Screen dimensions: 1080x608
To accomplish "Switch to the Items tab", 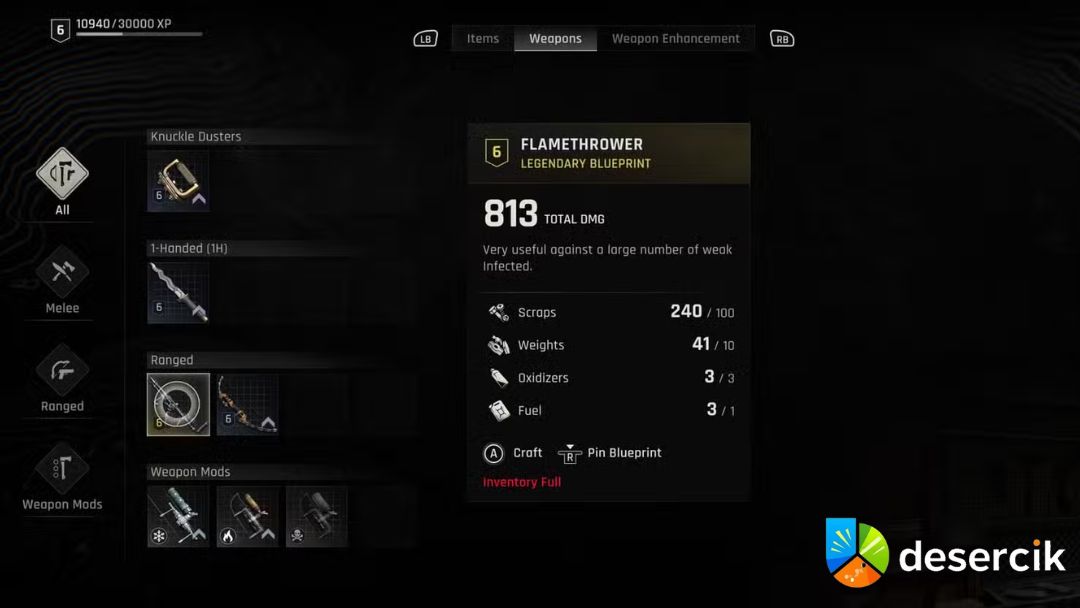I will tap(482, 39).
